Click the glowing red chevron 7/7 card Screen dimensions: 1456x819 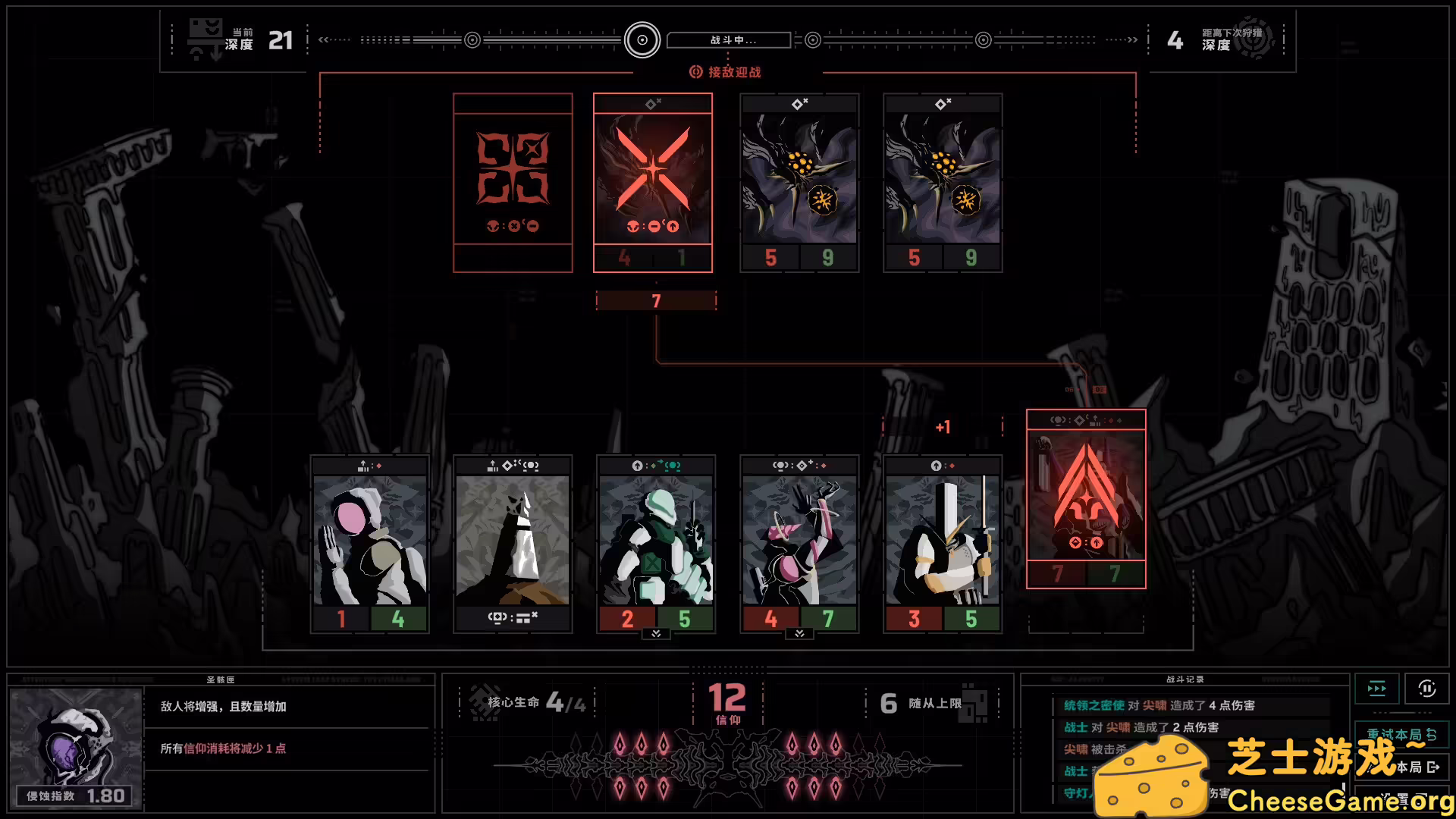point(1086,498)
